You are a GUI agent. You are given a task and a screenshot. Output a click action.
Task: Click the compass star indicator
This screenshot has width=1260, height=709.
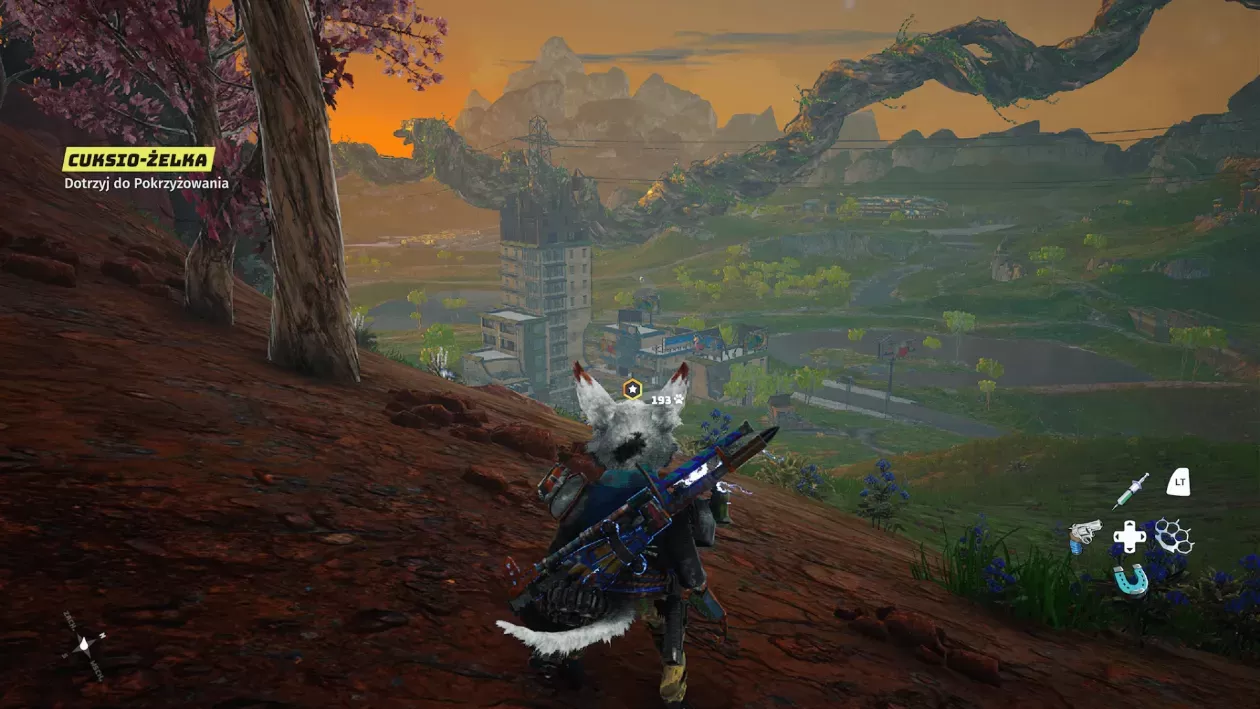point(84,644)
